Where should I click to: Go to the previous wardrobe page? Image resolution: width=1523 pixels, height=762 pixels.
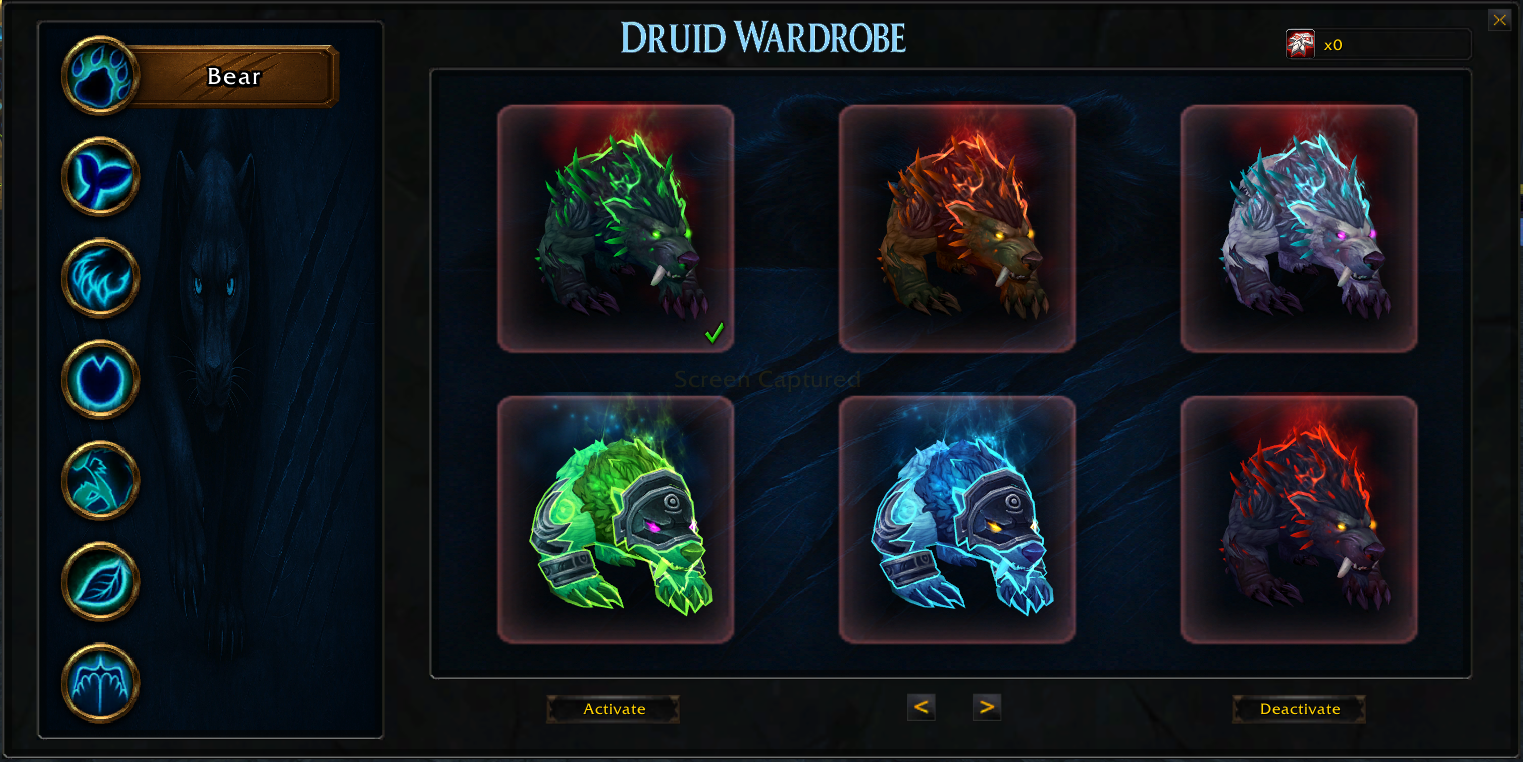921,706
